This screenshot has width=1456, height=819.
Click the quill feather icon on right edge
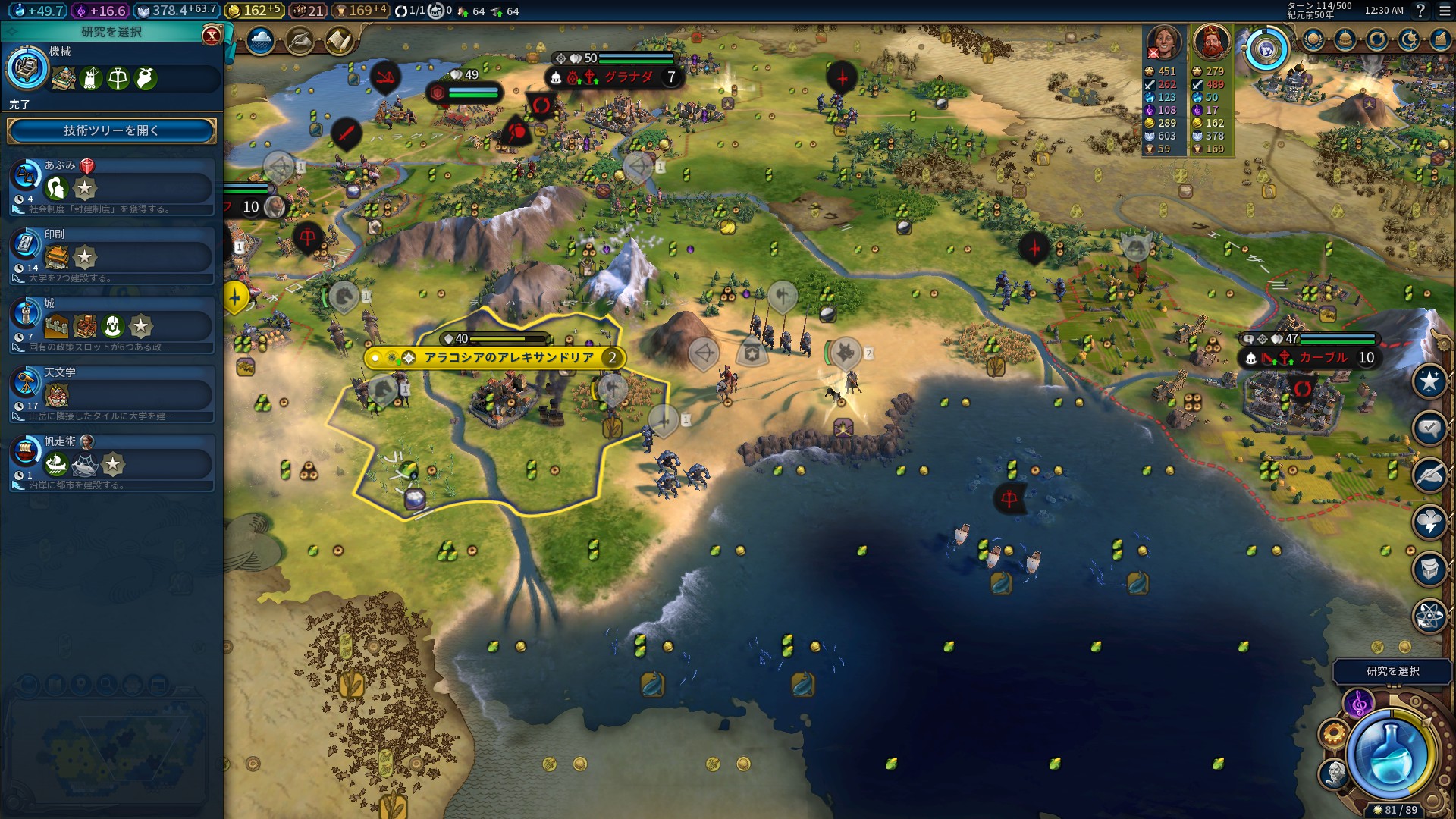click(1429, 475)
